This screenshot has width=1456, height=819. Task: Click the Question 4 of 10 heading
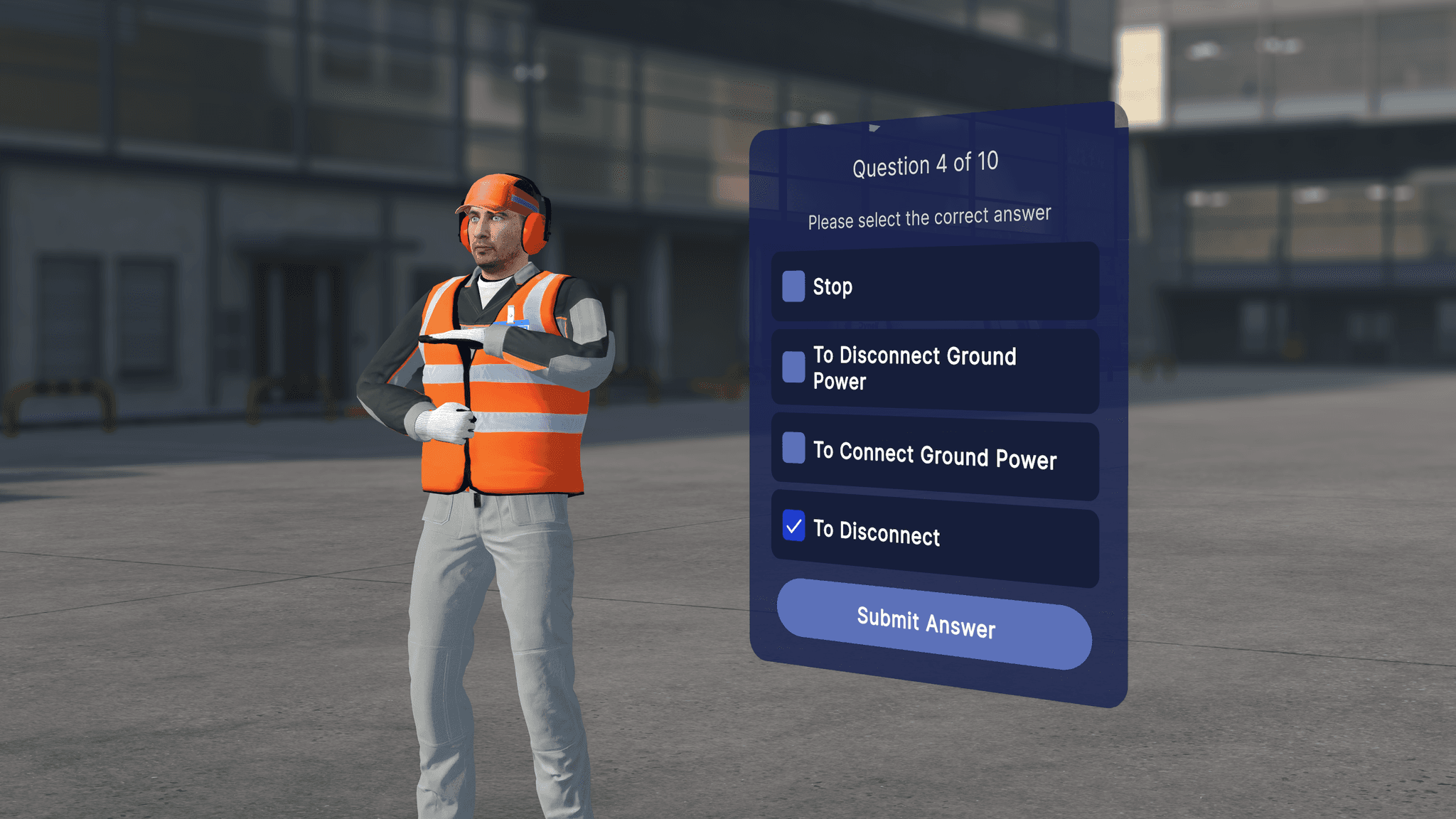click(x=926, y=163)
